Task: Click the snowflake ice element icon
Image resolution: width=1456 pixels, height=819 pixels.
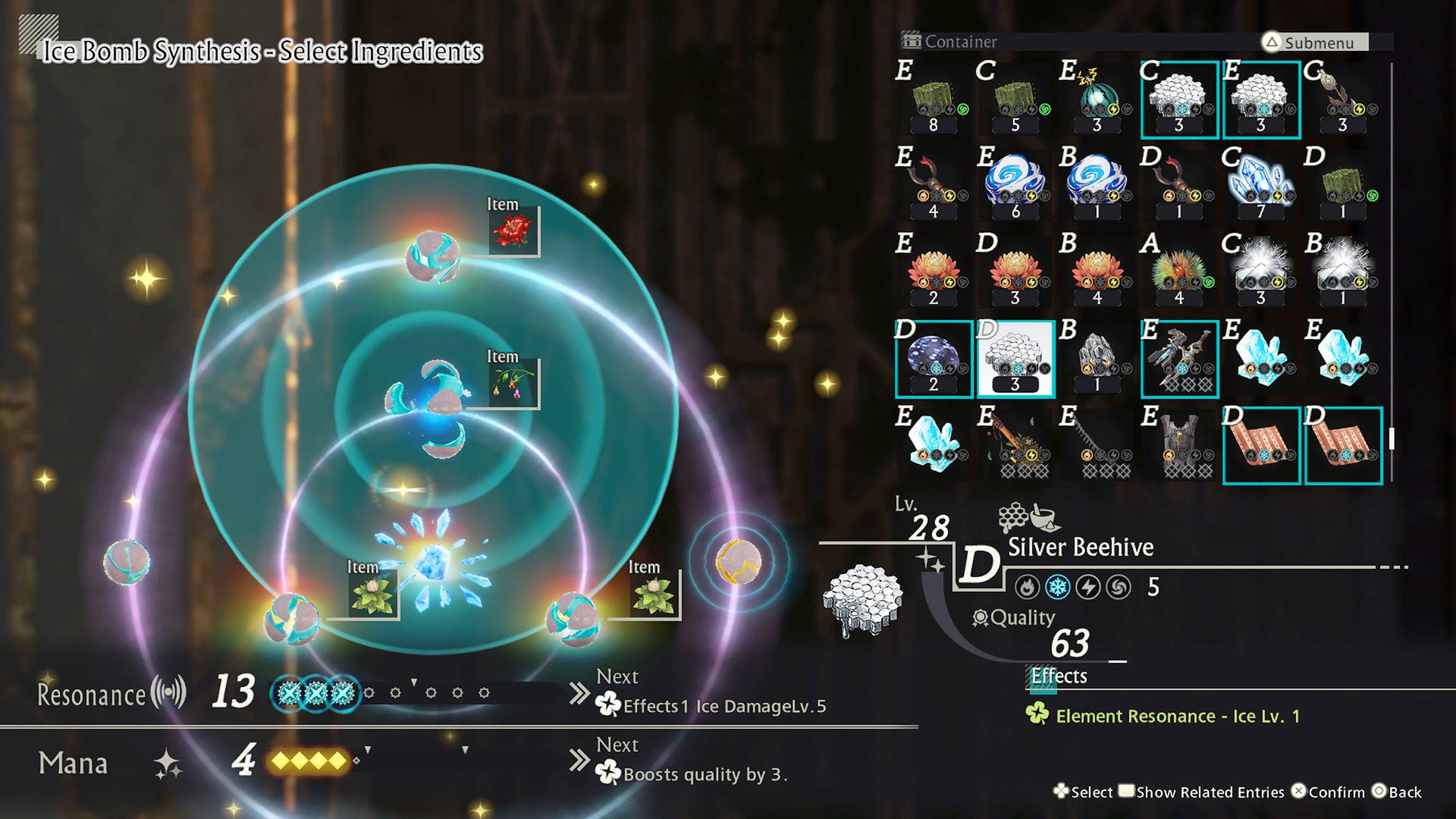Action: pyautogui.click(x=1056, y=587)
